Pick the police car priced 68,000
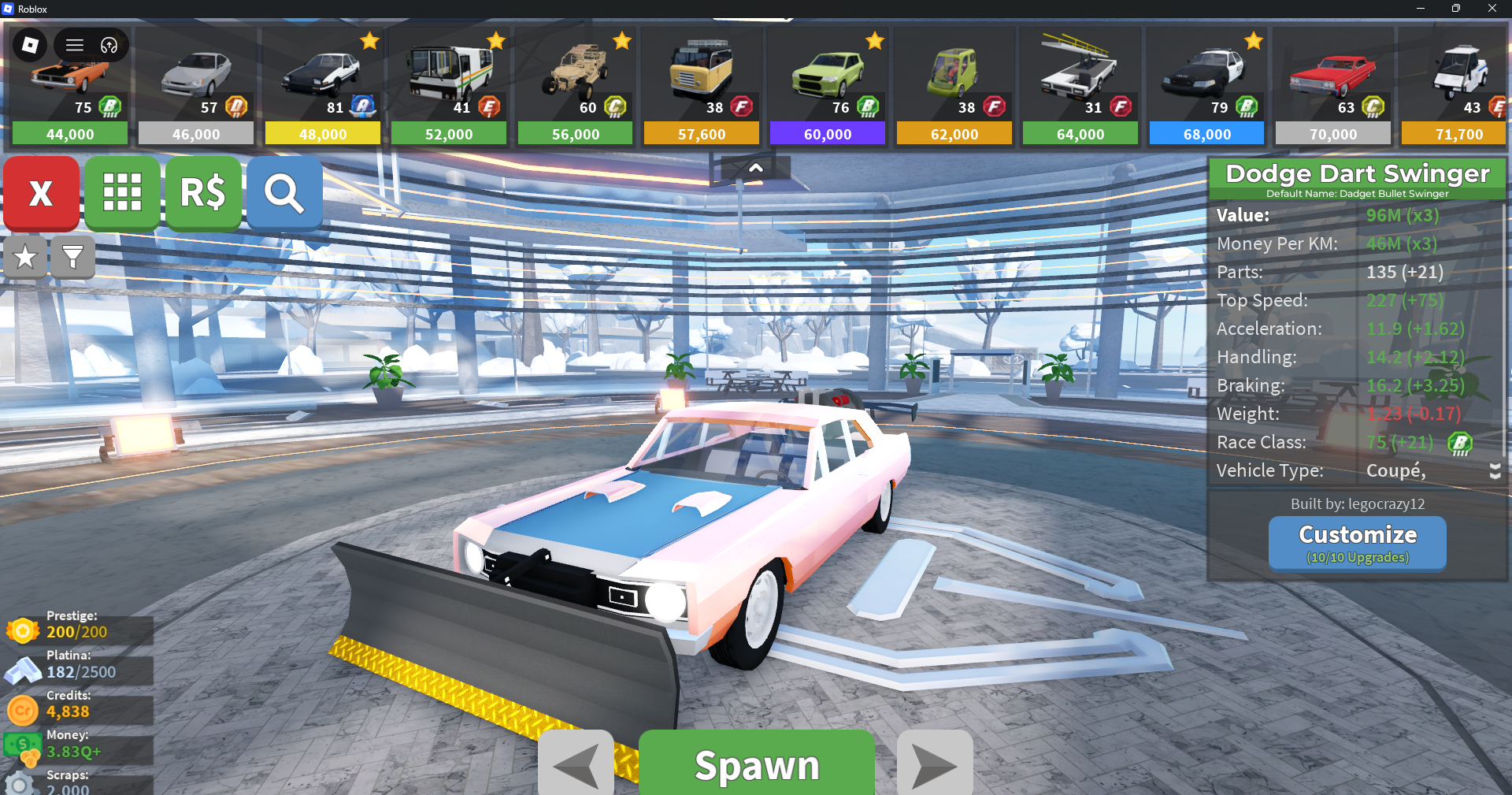The image size is (1512, 795). [x=1206, y=87]
